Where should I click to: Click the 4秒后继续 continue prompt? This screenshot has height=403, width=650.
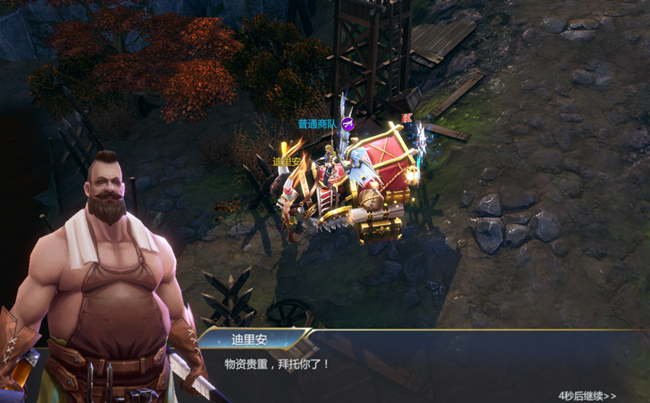tap(587, 395)
